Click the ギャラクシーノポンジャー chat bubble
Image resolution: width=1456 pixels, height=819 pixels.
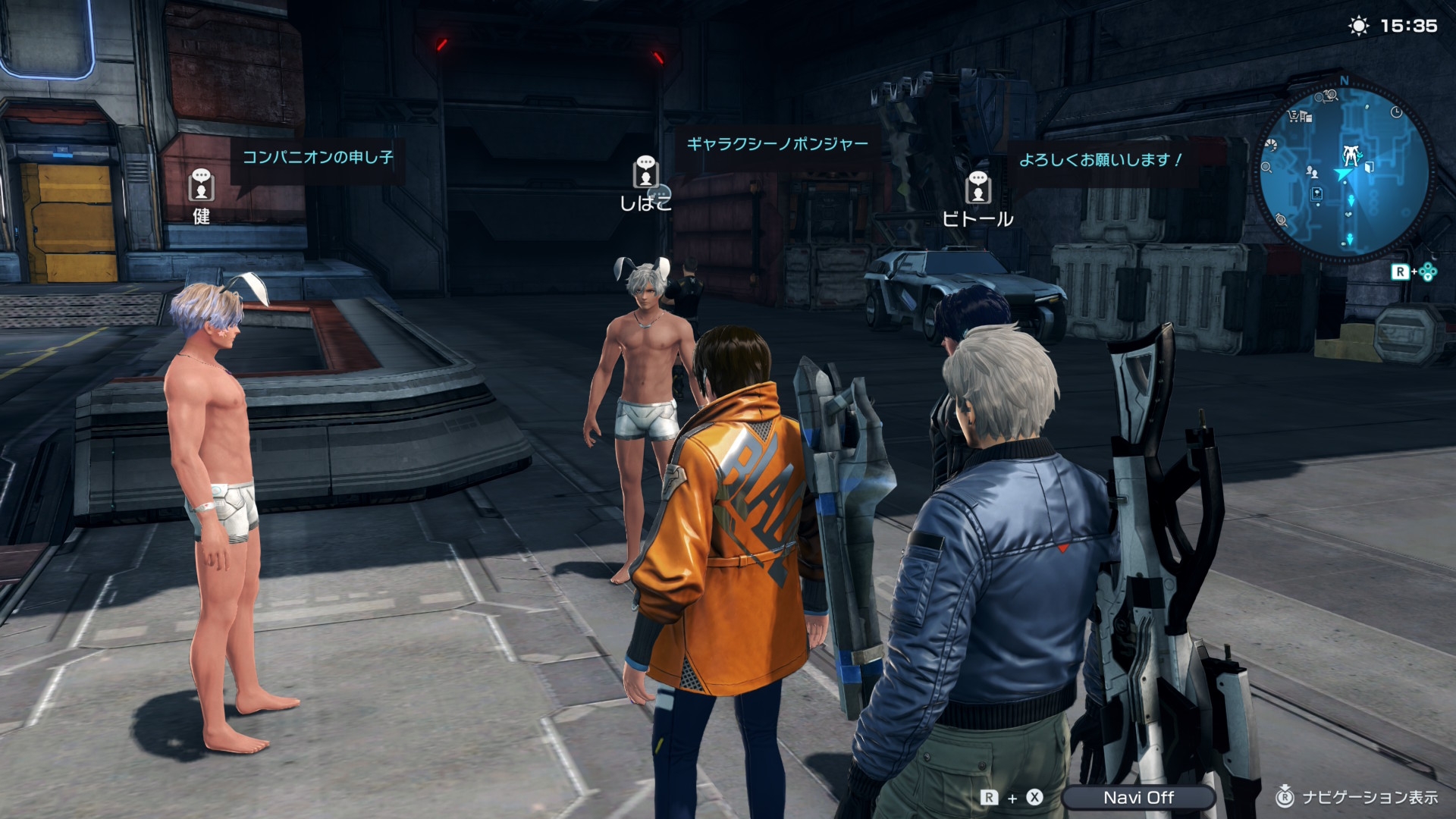[777, 144]
